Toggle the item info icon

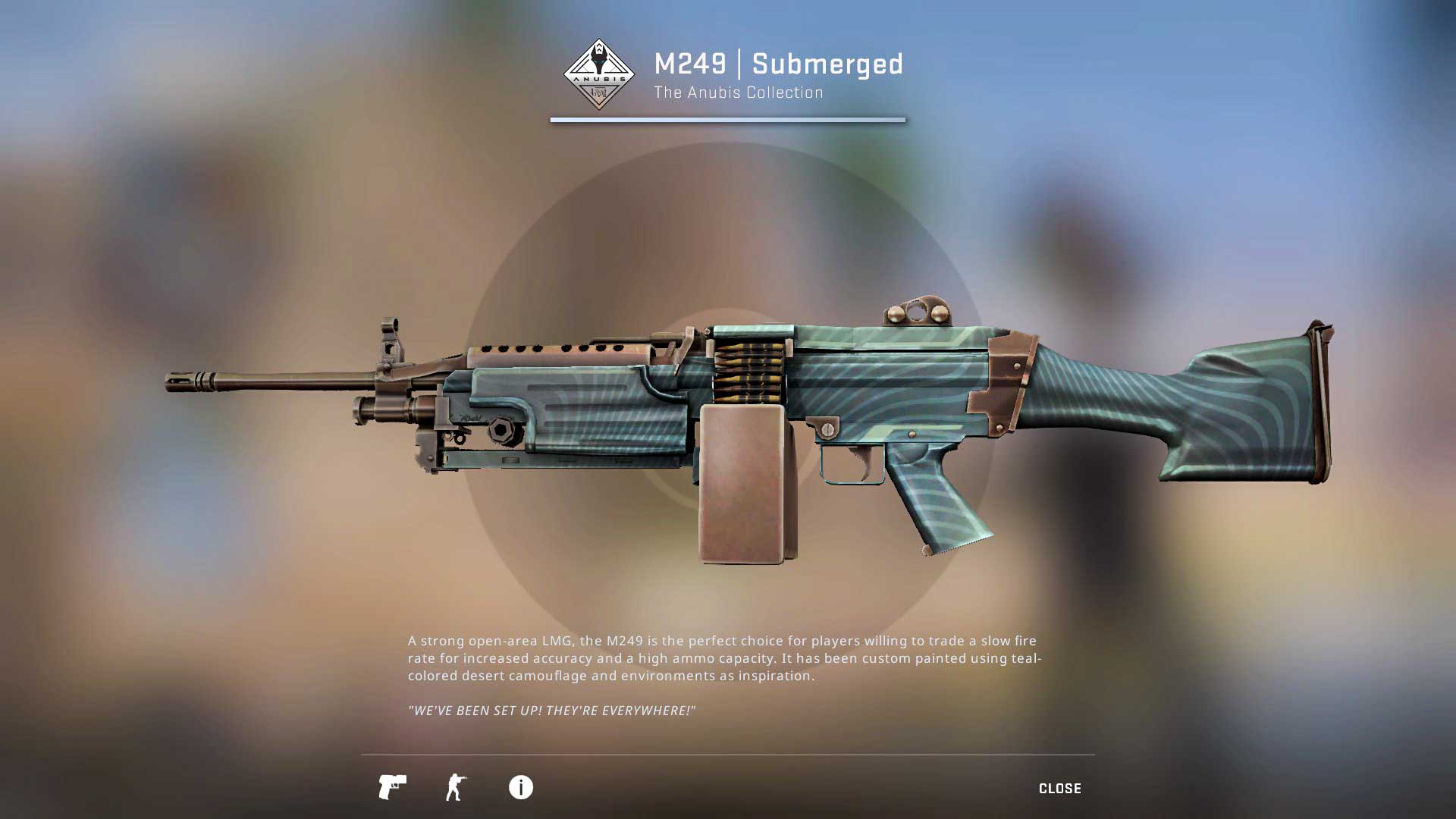[x=521, y=787]
